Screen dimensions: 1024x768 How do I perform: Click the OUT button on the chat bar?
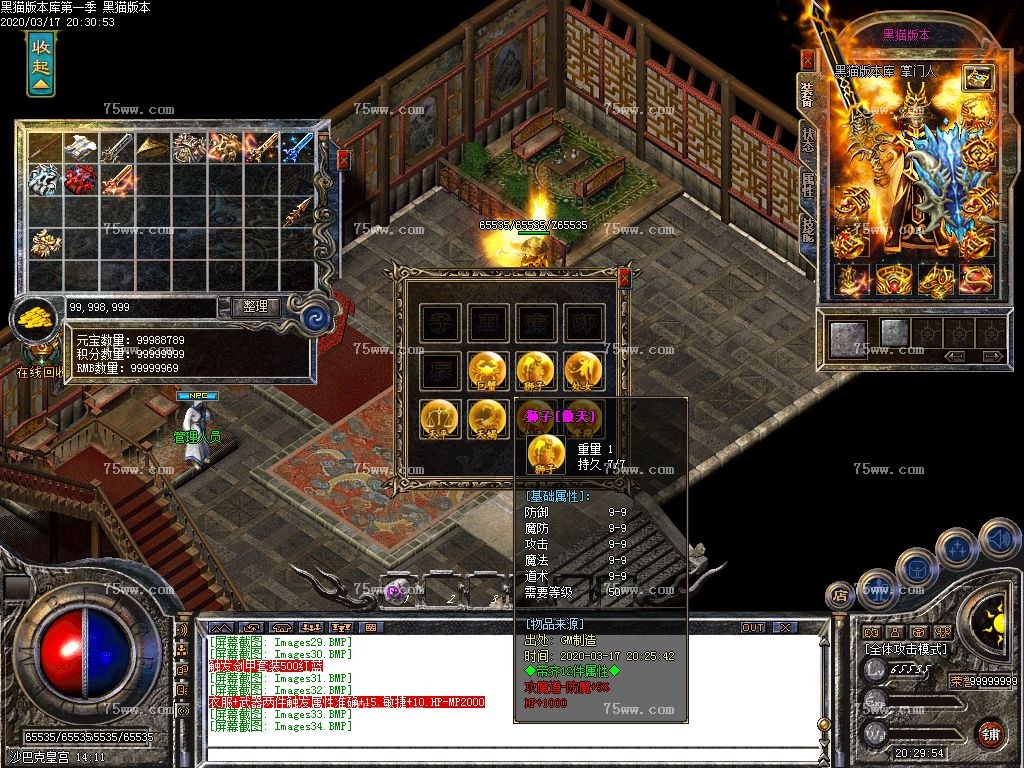click(753, 627)
